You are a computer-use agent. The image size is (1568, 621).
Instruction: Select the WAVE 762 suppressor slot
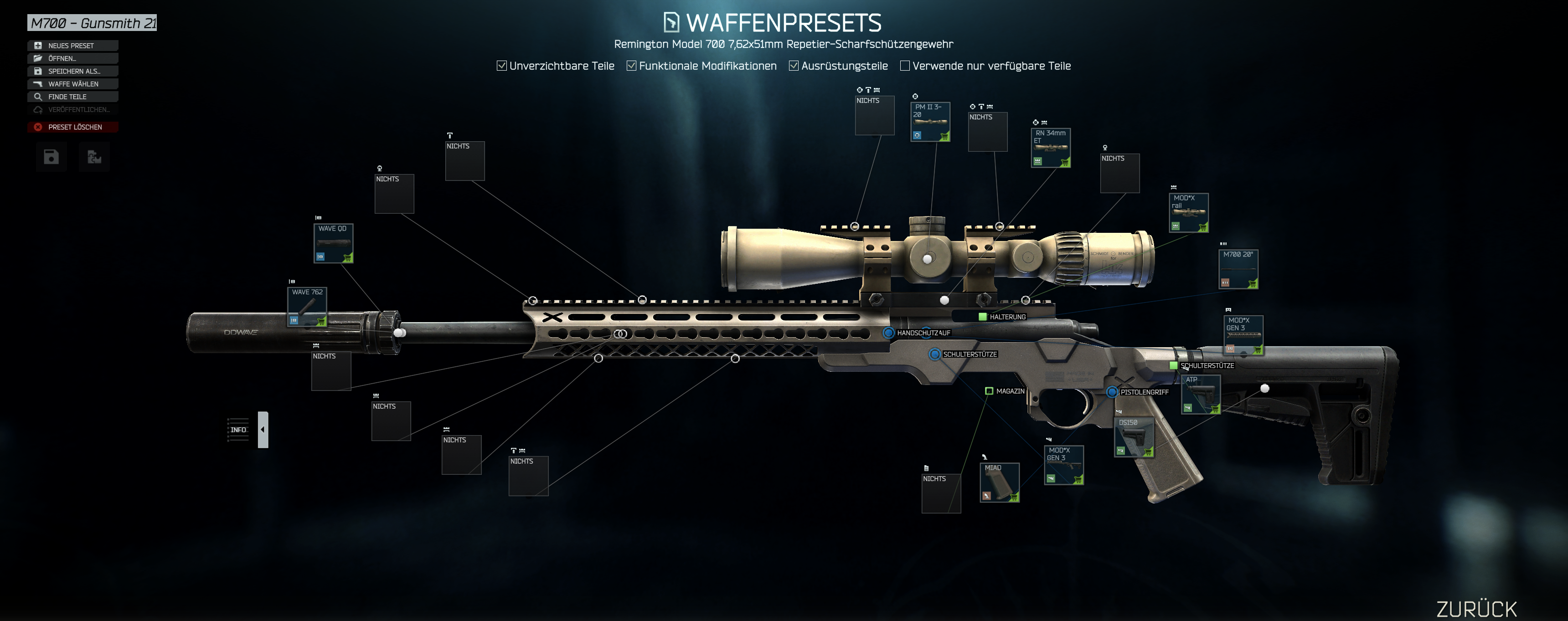[x=307, y=307]
